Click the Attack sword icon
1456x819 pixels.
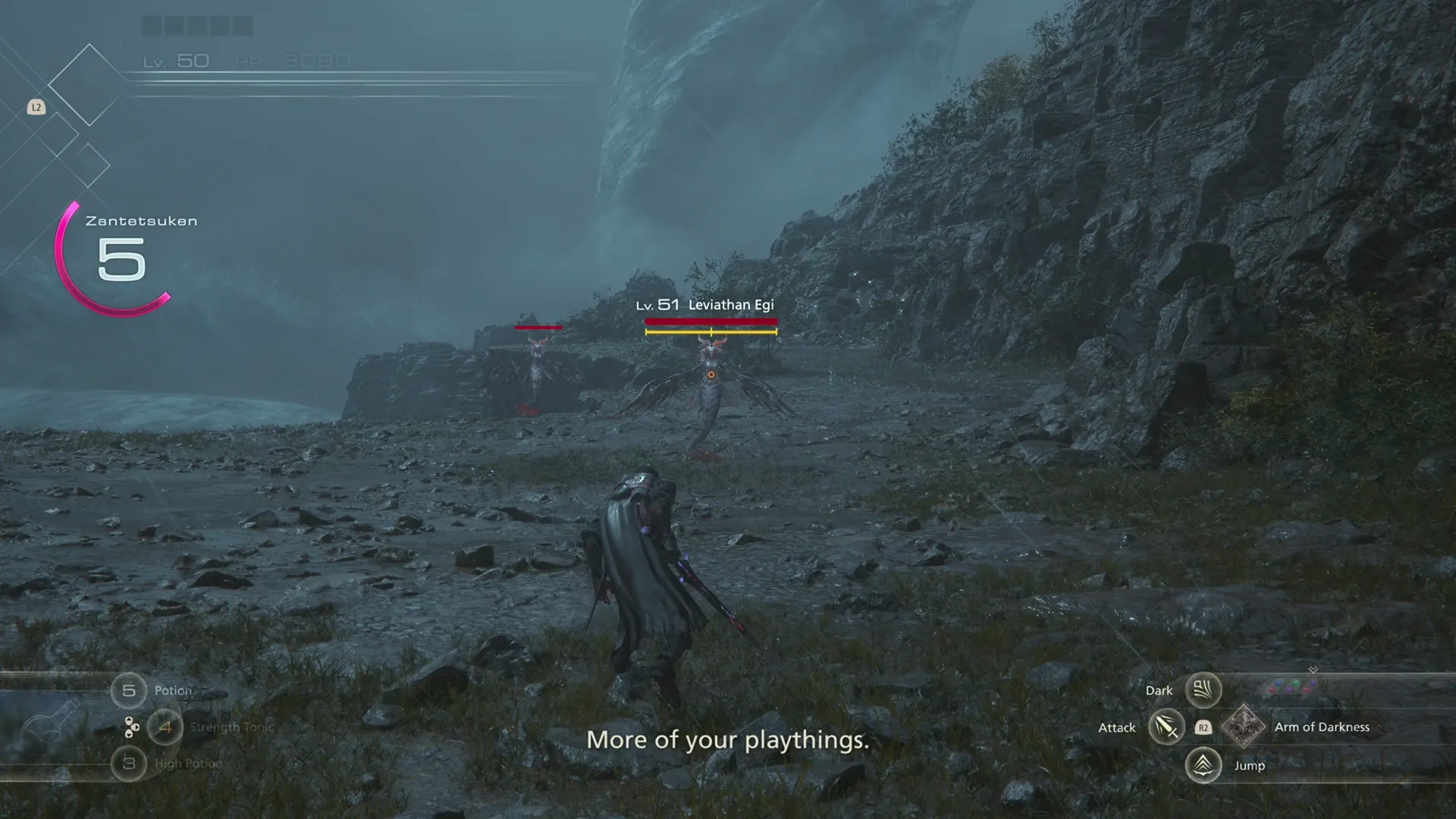coord(1166,728)
